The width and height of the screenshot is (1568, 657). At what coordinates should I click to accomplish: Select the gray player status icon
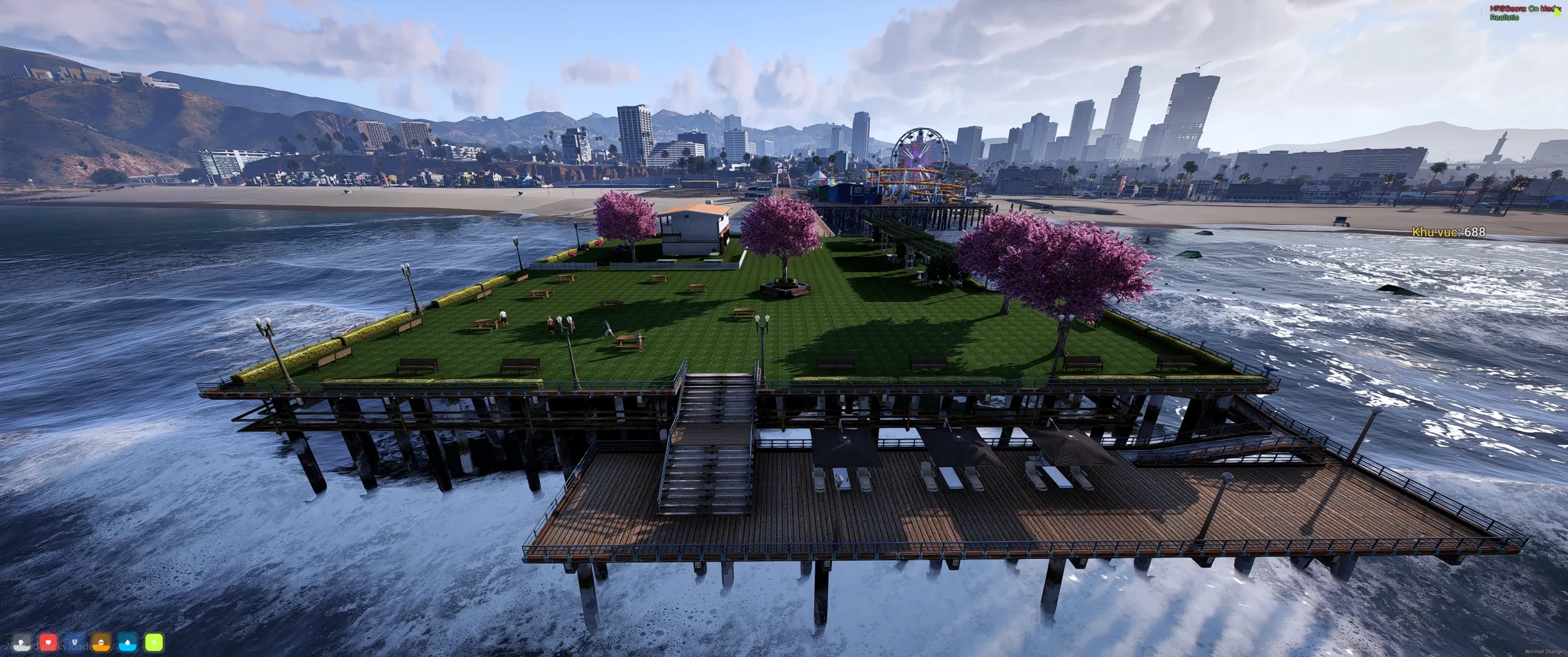click(x=21, y=644)
